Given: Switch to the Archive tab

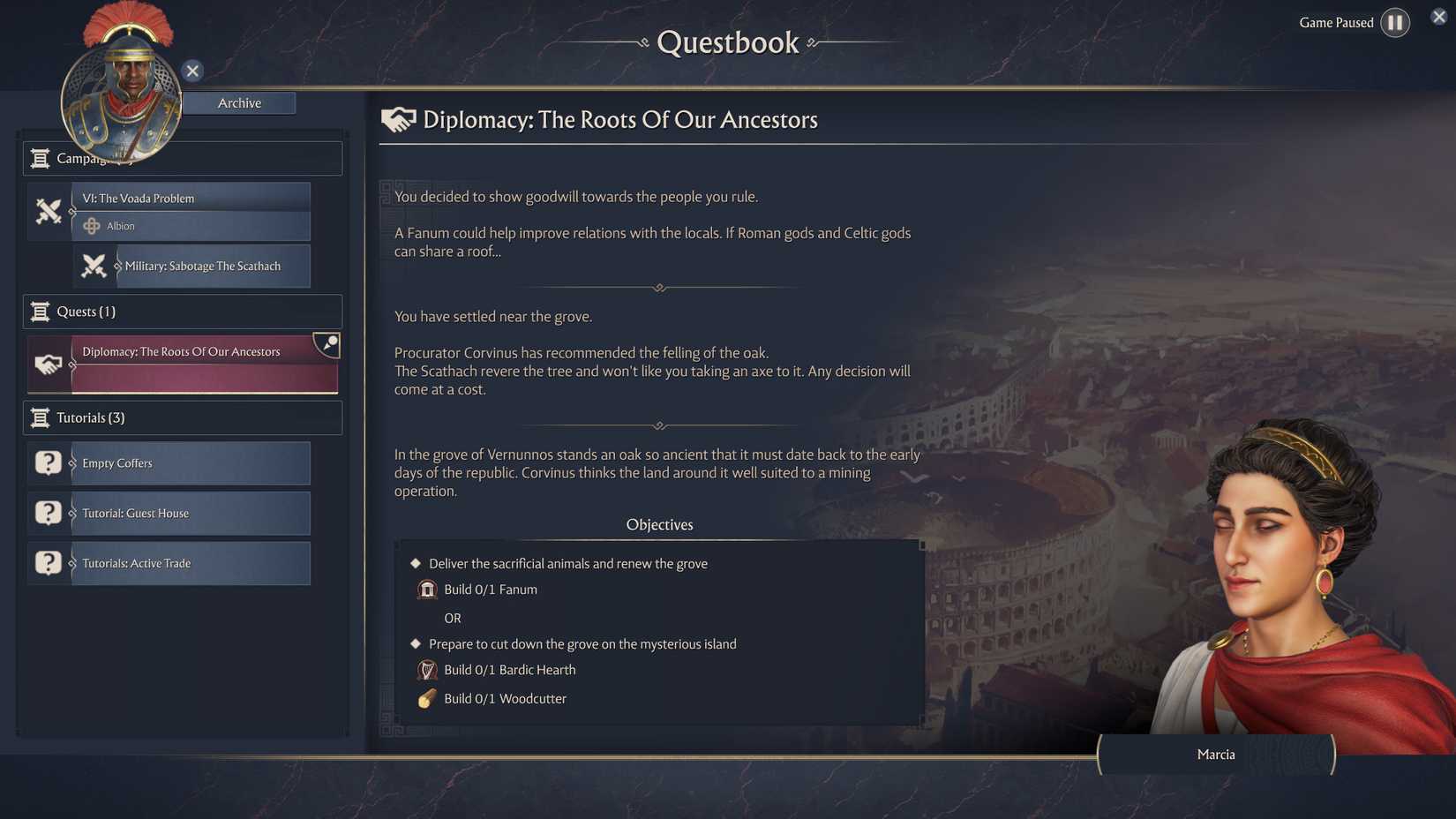Looking at the screenshot, I should pos(239,102).
